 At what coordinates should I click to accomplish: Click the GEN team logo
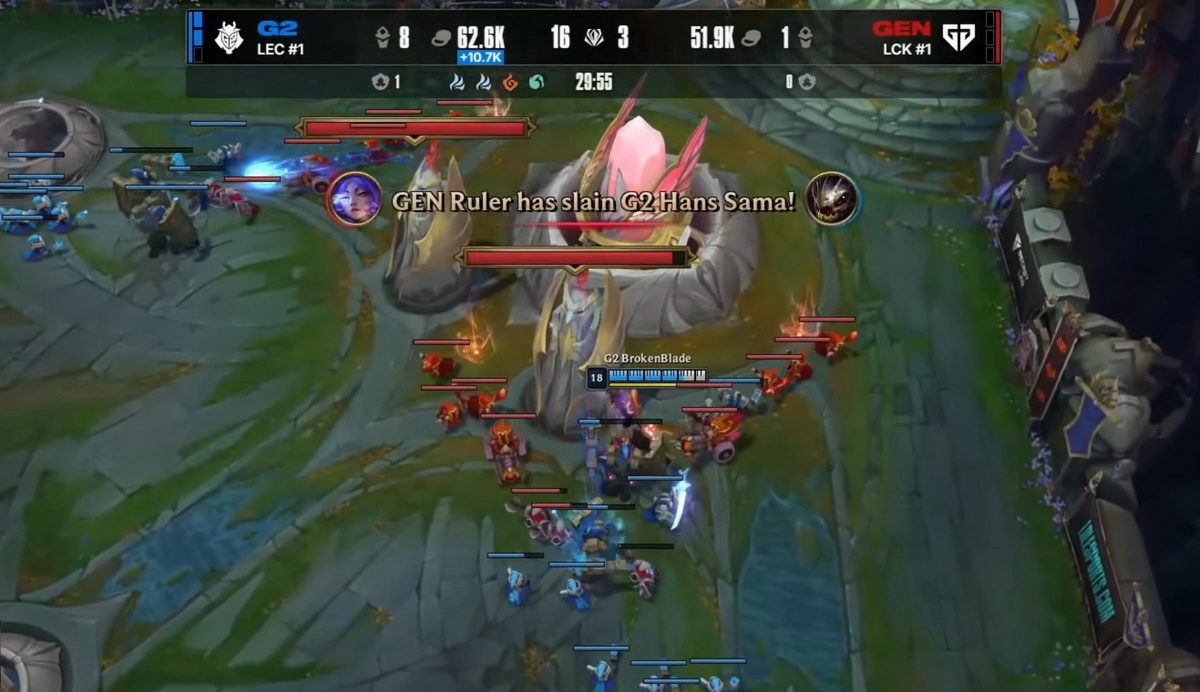[x=958, y=38]
